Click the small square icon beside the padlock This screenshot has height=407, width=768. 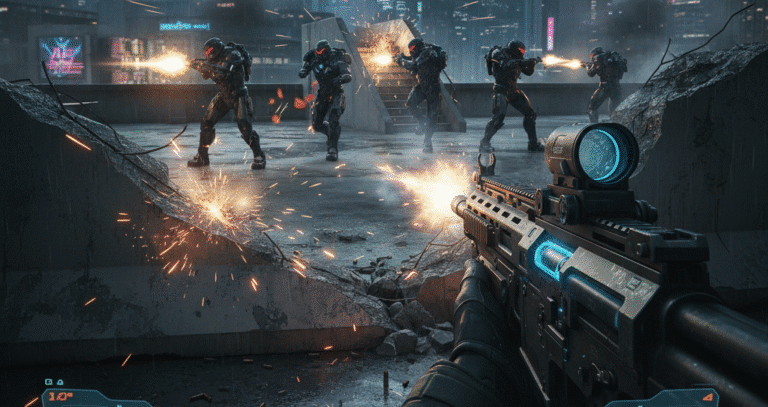point(49,382)
